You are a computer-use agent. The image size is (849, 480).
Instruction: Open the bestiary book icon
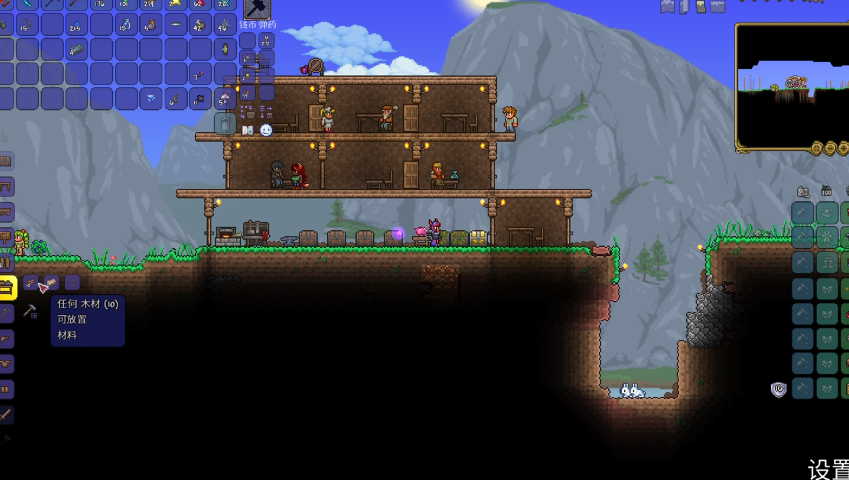click(248, 130)
